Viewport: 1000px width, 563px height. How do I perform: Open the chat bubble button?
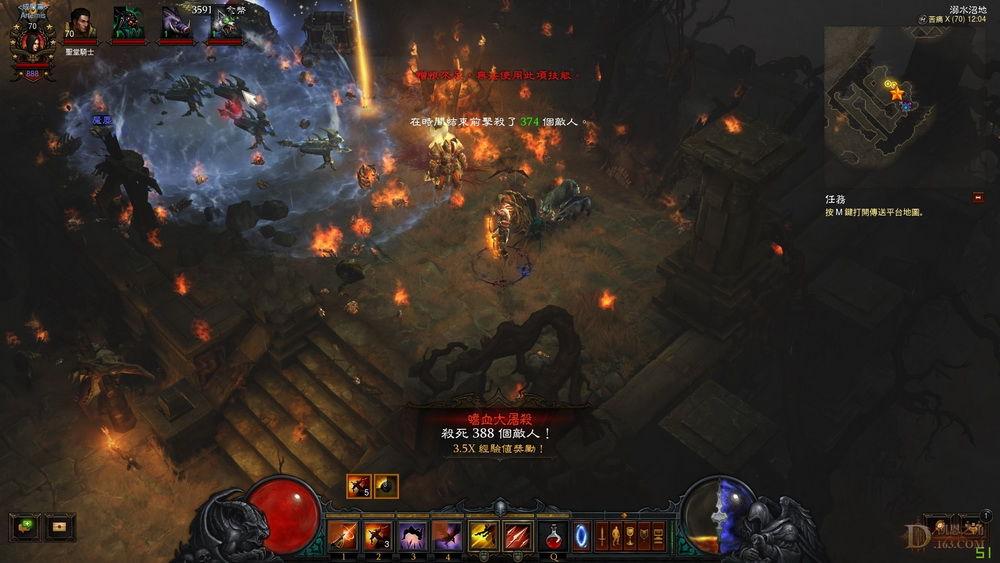point(25,524)
